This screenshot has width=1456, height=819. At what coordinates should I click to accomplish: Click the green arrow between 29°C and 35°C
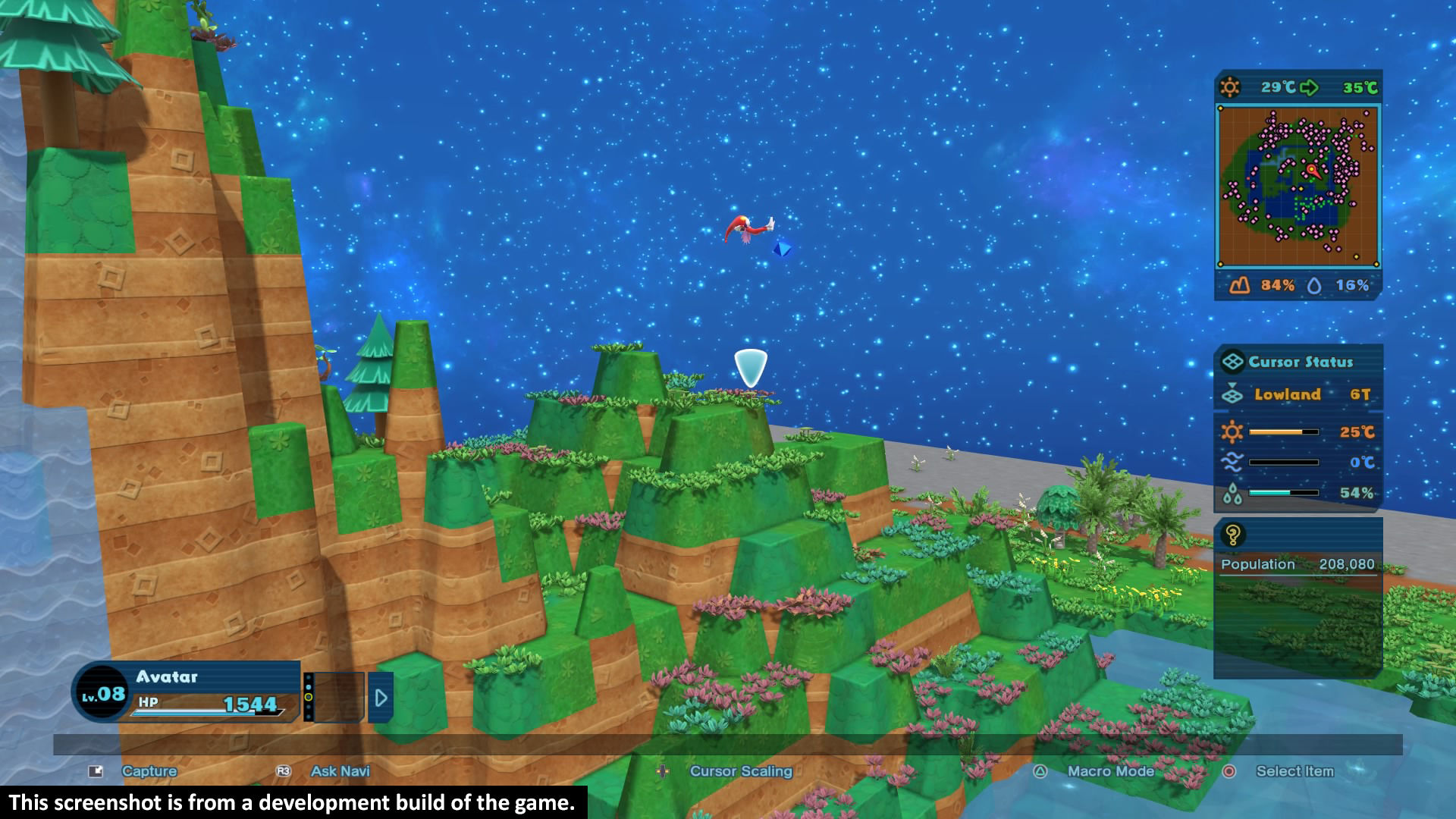coord(1309,87)
